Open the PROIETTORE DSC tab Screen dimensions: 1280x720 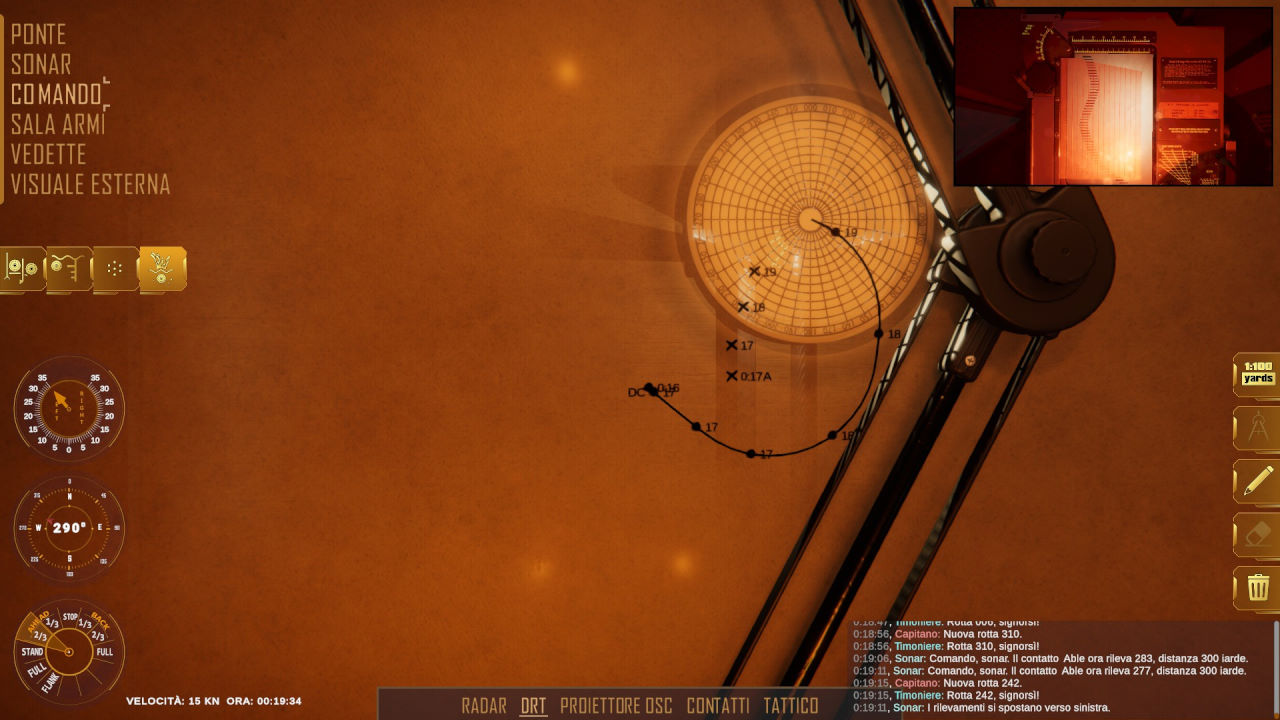click(616, 706)
